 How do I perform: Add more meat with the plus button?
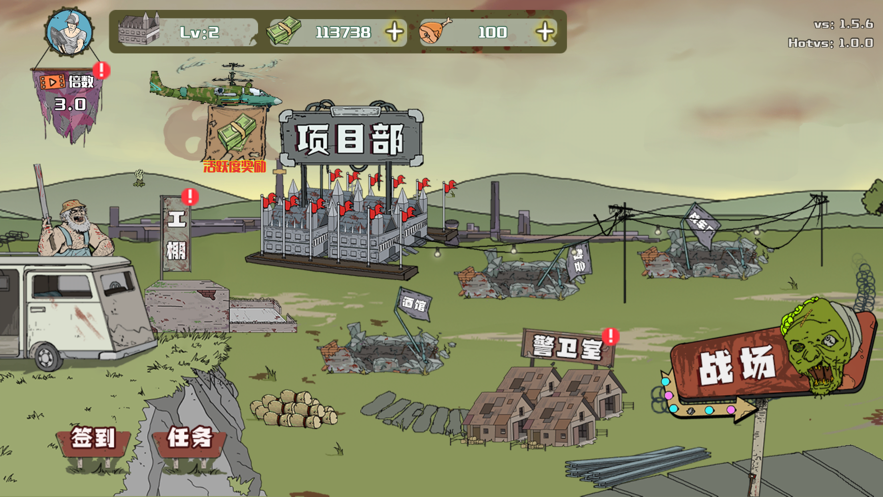tap(544, 32)
